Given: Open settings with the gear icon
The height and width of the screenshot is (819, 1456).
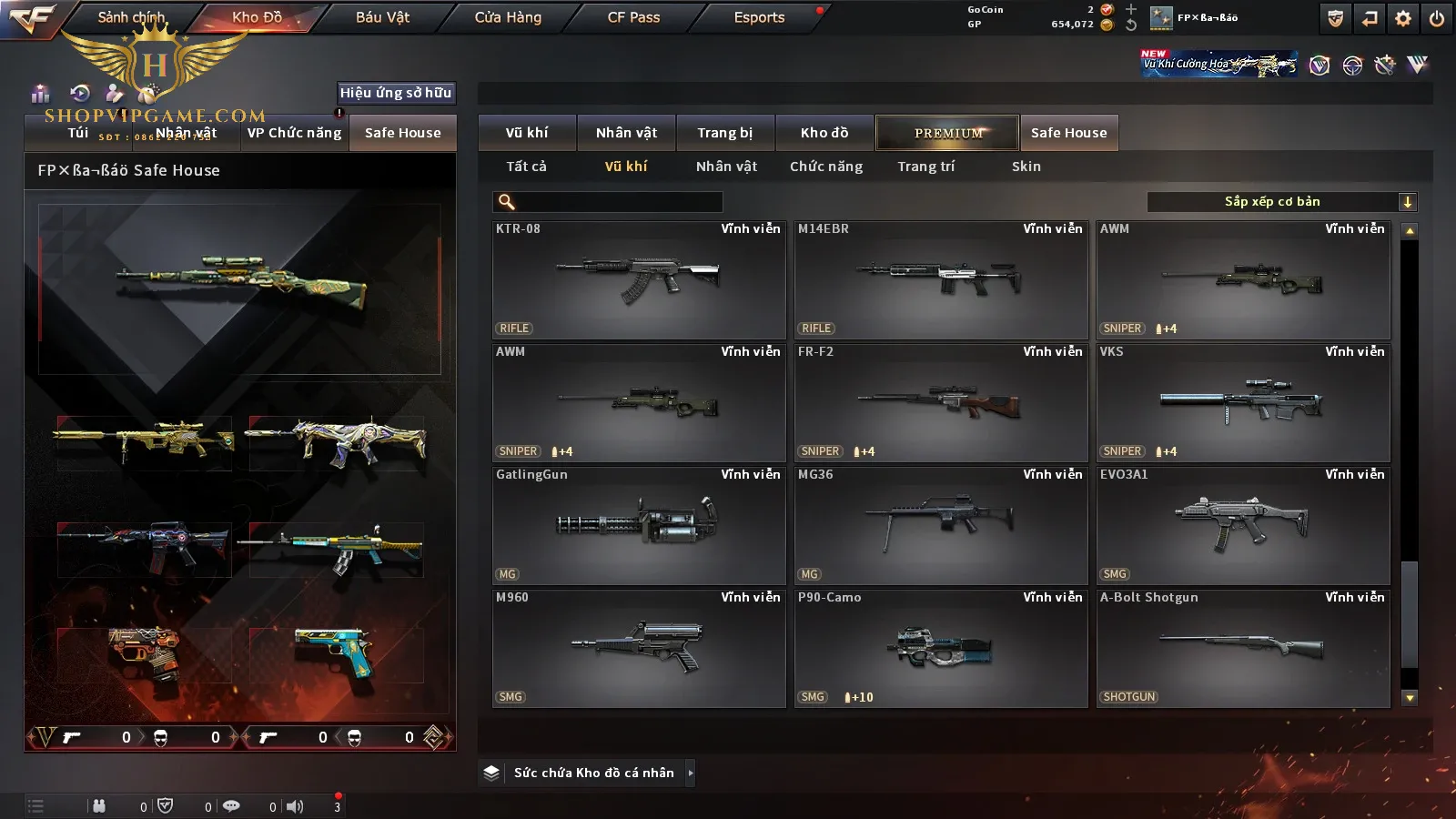Looking at the screenshot, I should pos(1403,18).
